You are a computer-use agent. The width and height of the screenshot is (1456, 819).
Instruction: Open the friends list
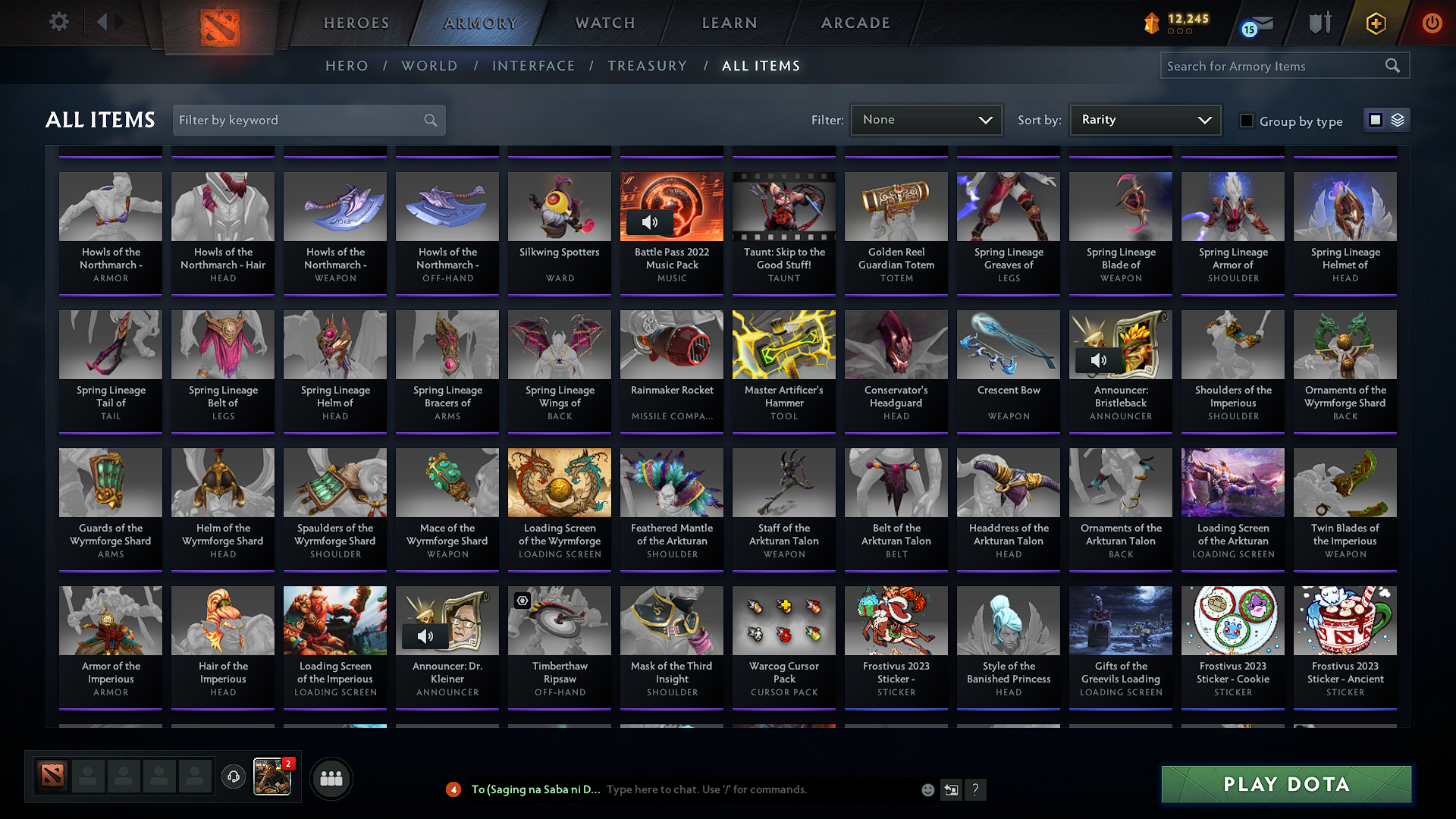click(330, 777)
